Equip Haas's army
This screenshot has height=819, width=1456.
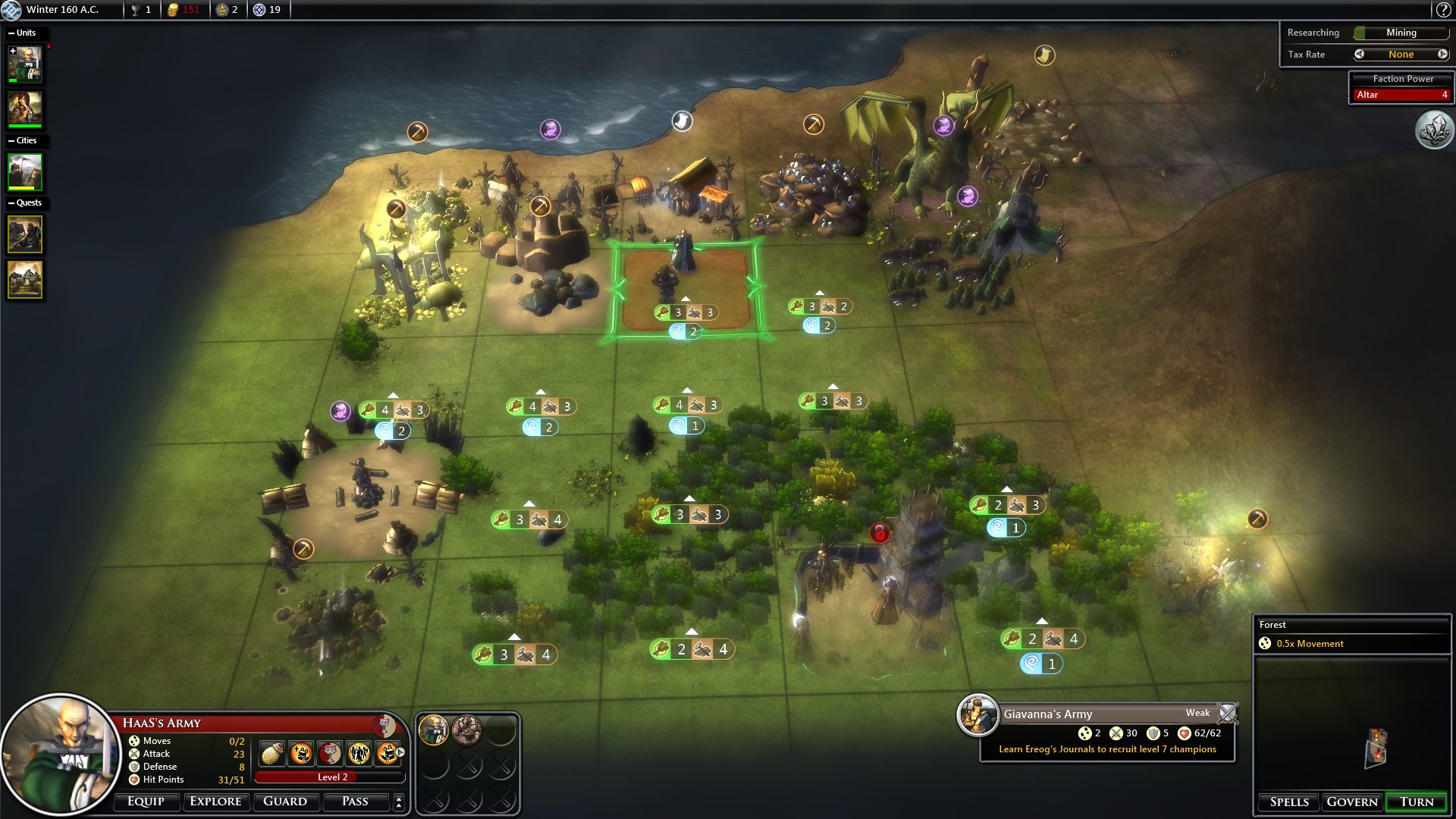point(146,801)
